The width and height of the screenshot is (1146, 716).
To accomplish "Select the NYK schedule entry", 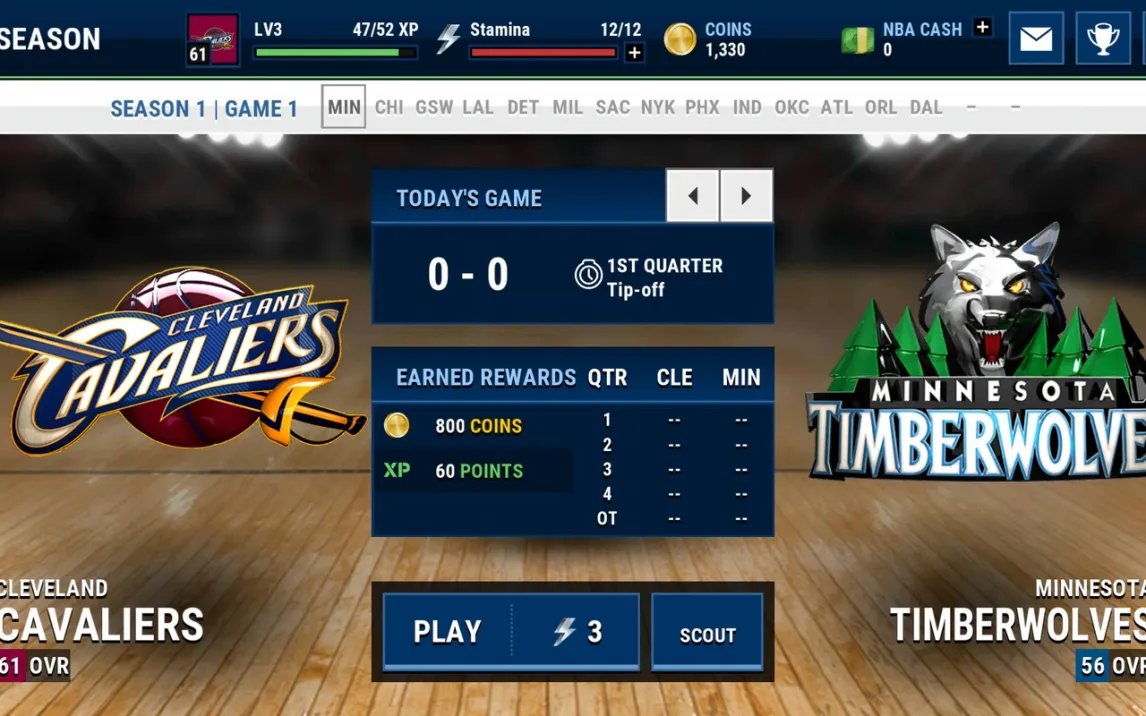I will click(x=658, y=107).
